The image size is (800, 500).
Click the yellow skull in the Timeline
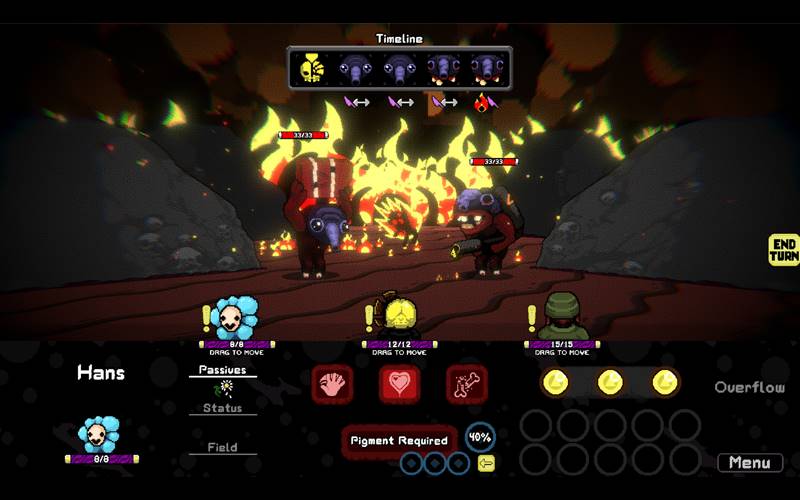(312, 69)
